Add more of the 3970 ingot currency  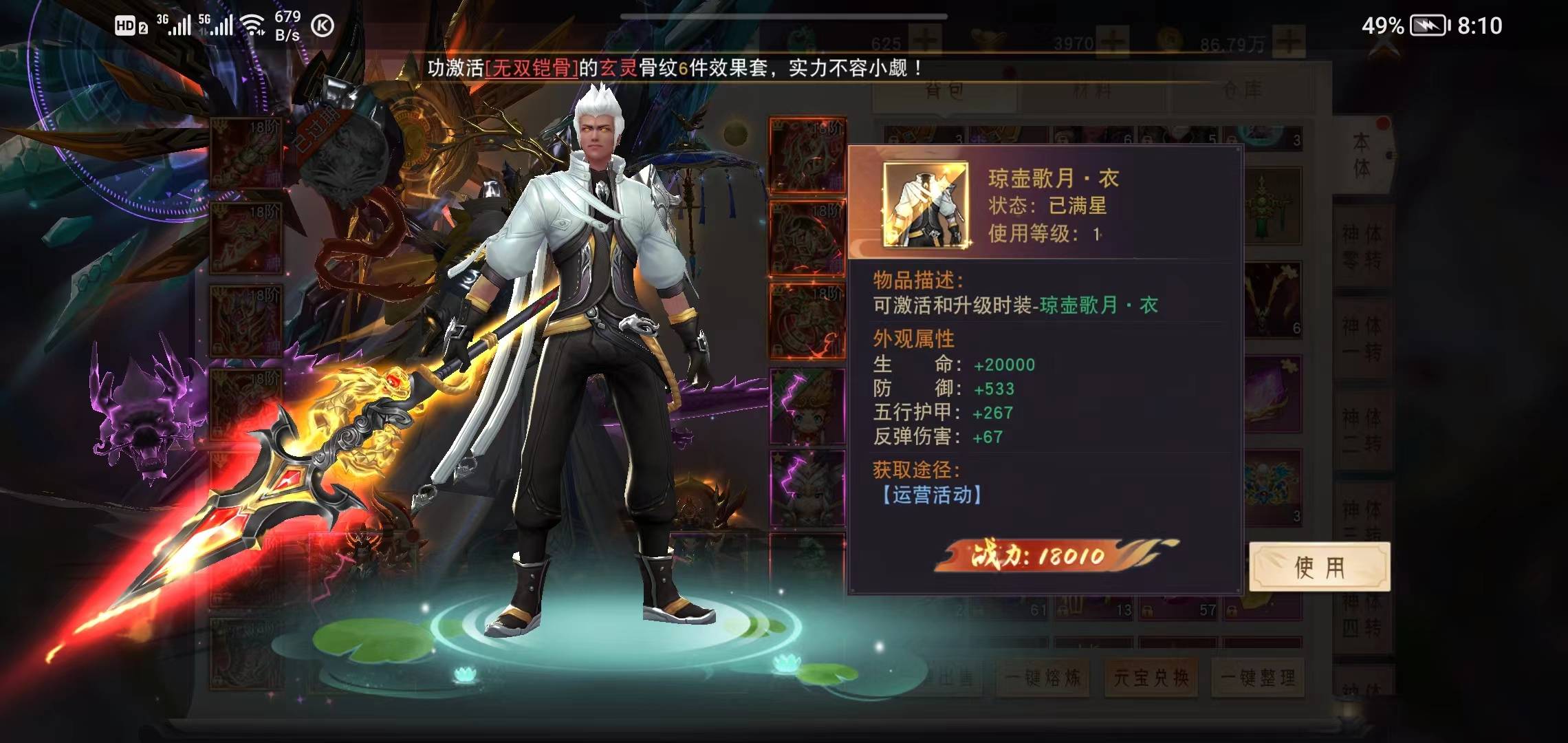click(x=1113, y=43)
